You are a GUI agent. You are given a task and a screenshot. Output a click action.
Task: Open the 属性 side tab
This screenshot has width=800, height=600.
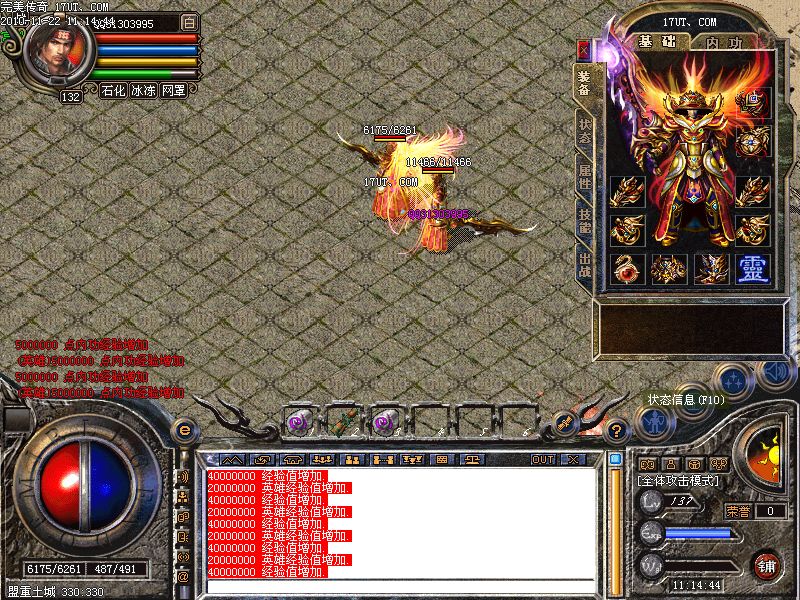(585, 179)
